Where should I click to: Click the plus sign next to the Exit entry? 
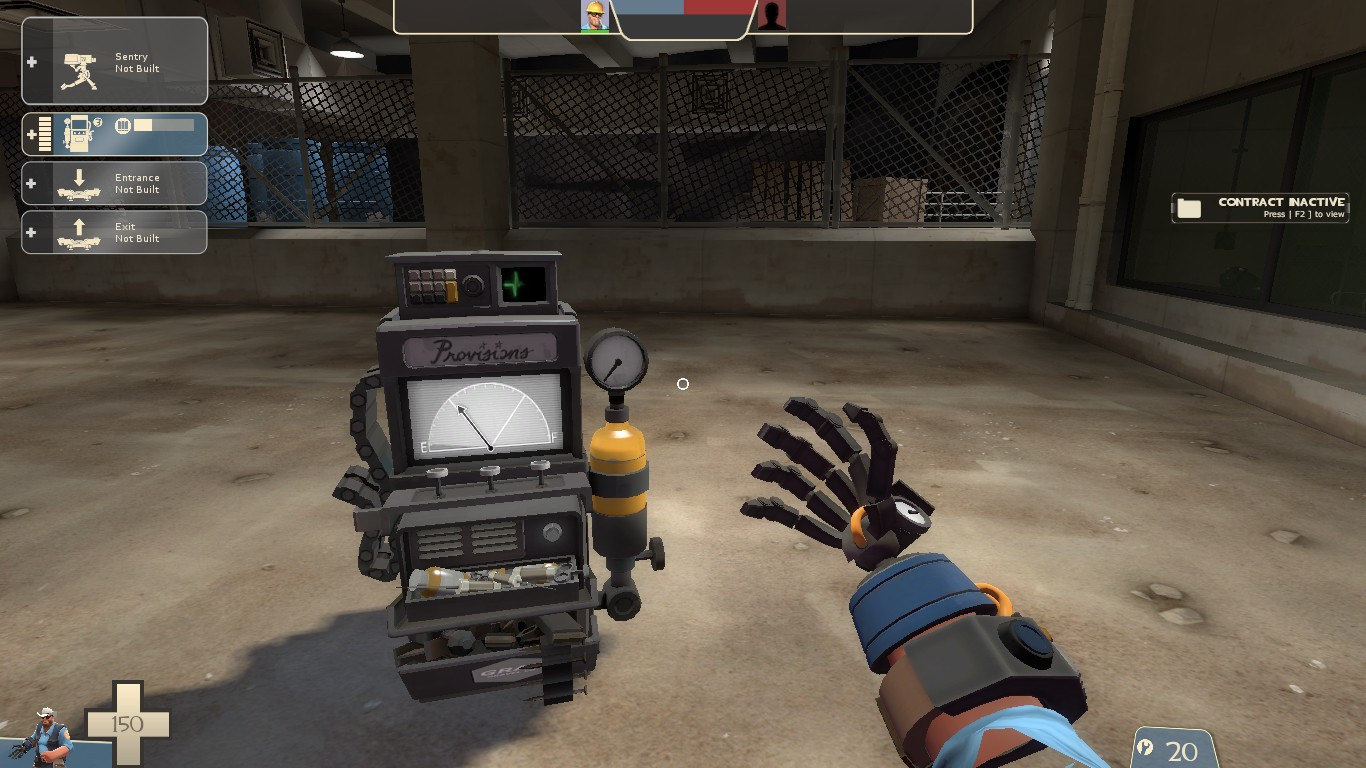(x=30, y=231)
